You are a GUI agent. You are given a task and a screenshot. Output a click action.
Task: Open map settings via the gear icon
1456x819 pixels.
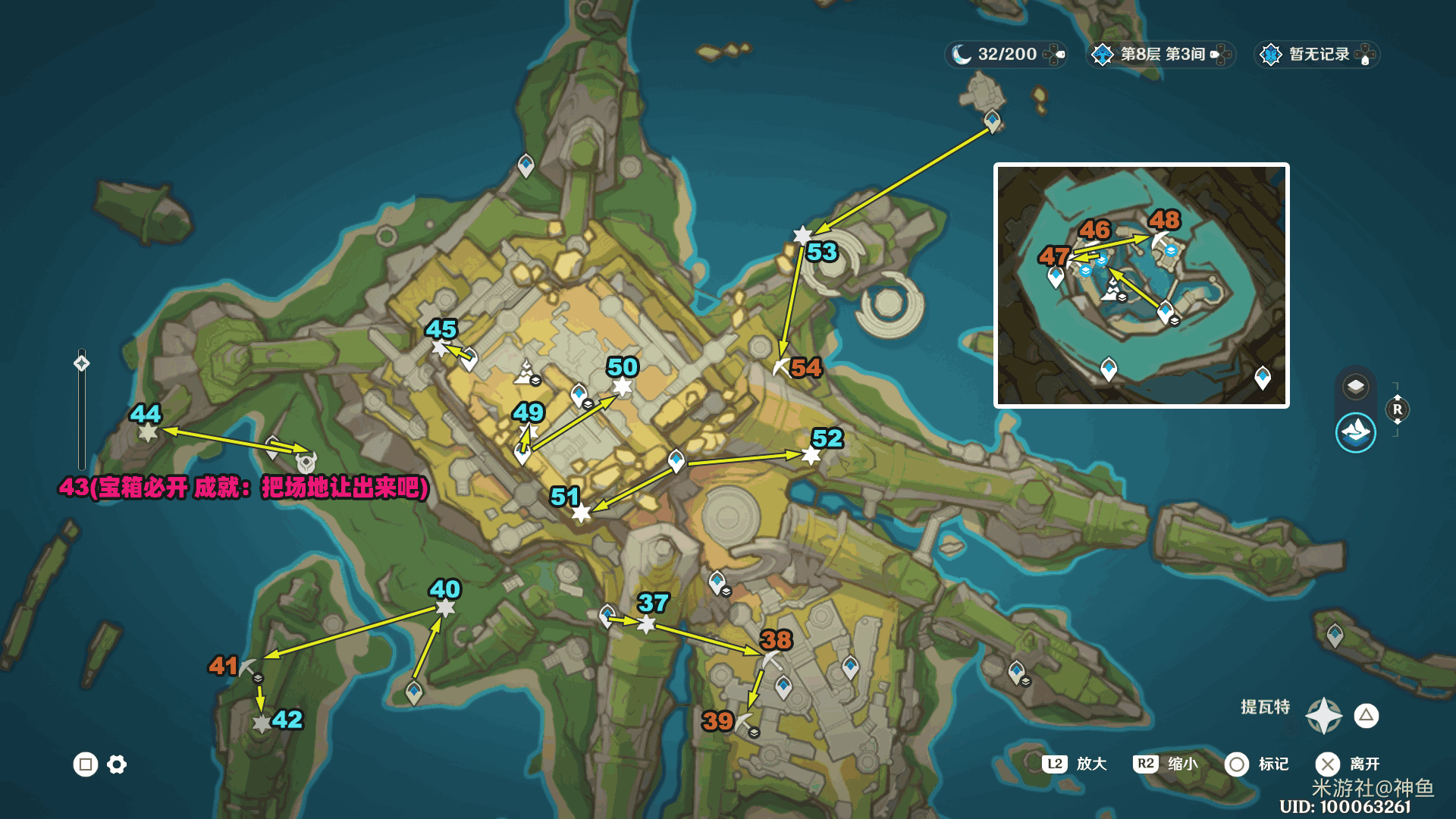click(x=117, y=764)
